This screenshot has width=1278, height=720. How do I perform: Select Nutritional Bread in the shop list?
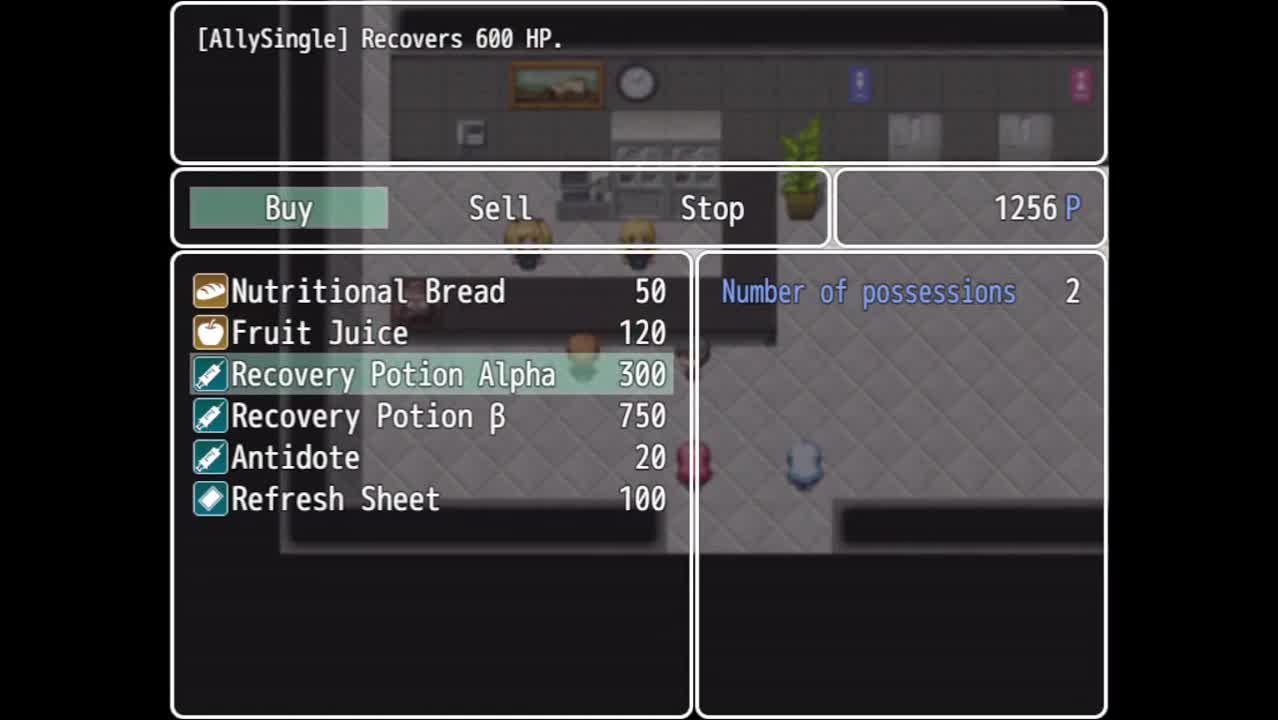click(430, 291)
